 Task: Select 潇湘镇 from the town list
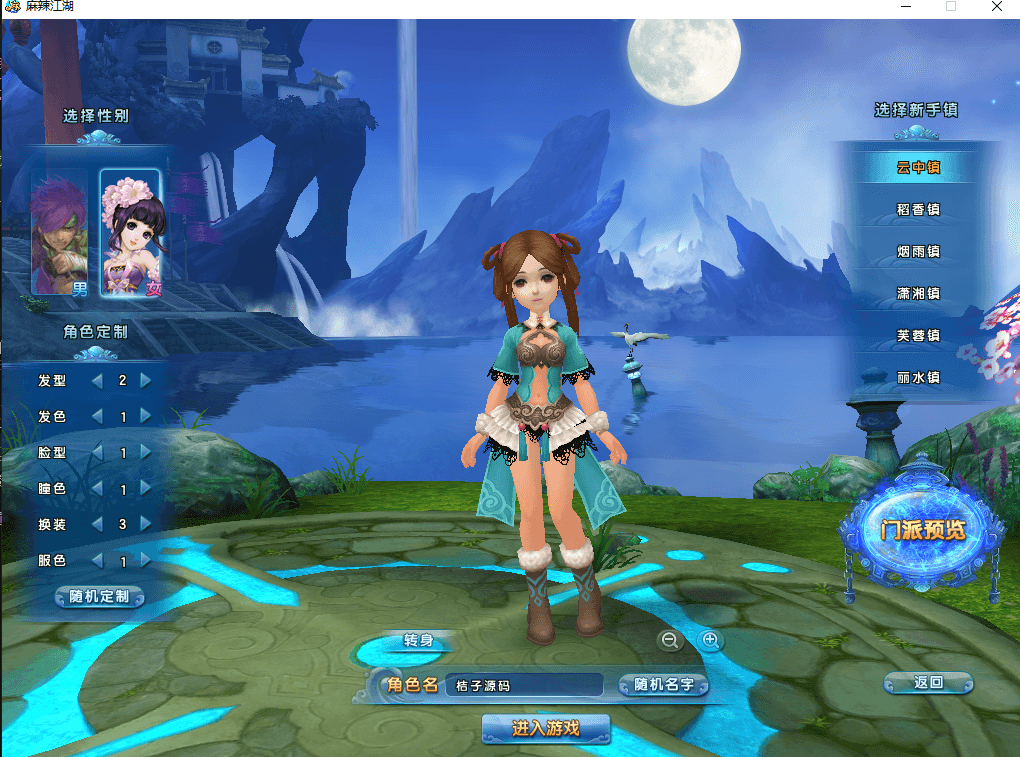click(x=918, y=294)
